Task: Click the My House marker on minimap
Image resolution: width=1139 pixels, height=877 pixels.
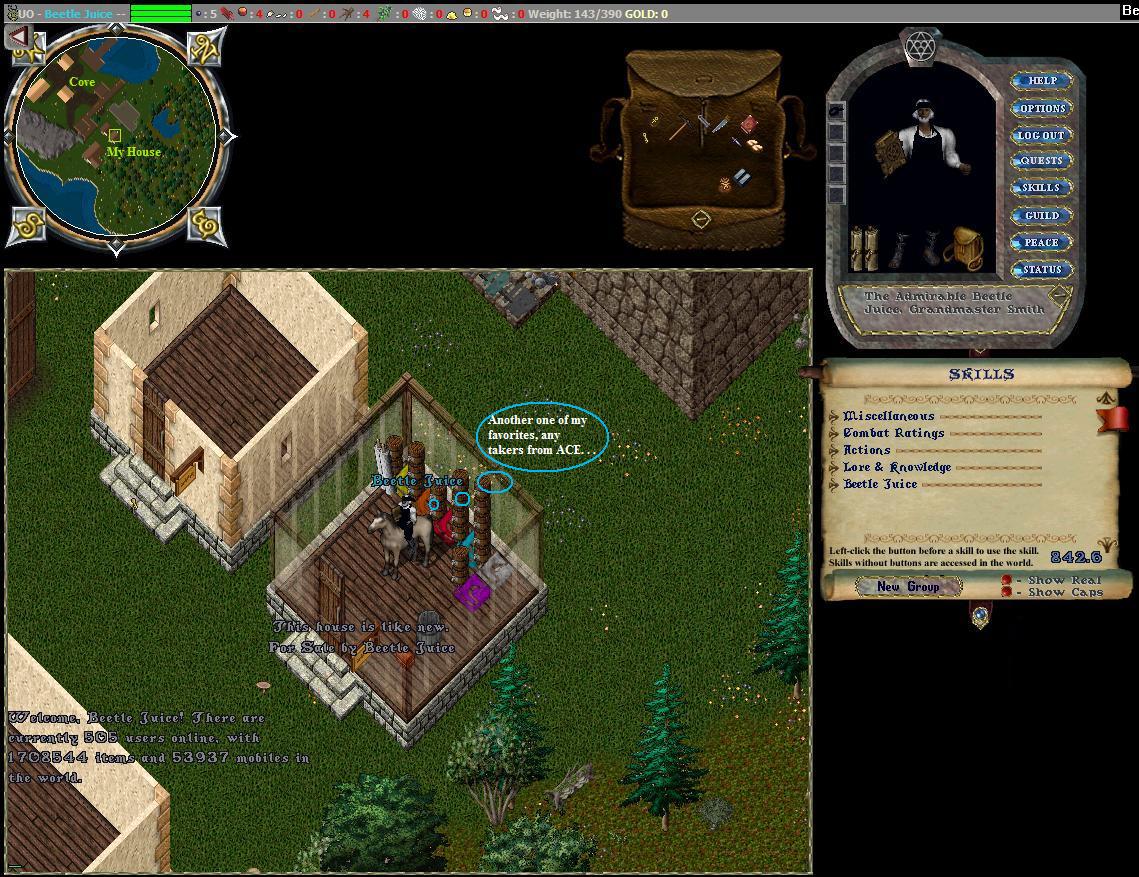Action: (x=115, y=136)
